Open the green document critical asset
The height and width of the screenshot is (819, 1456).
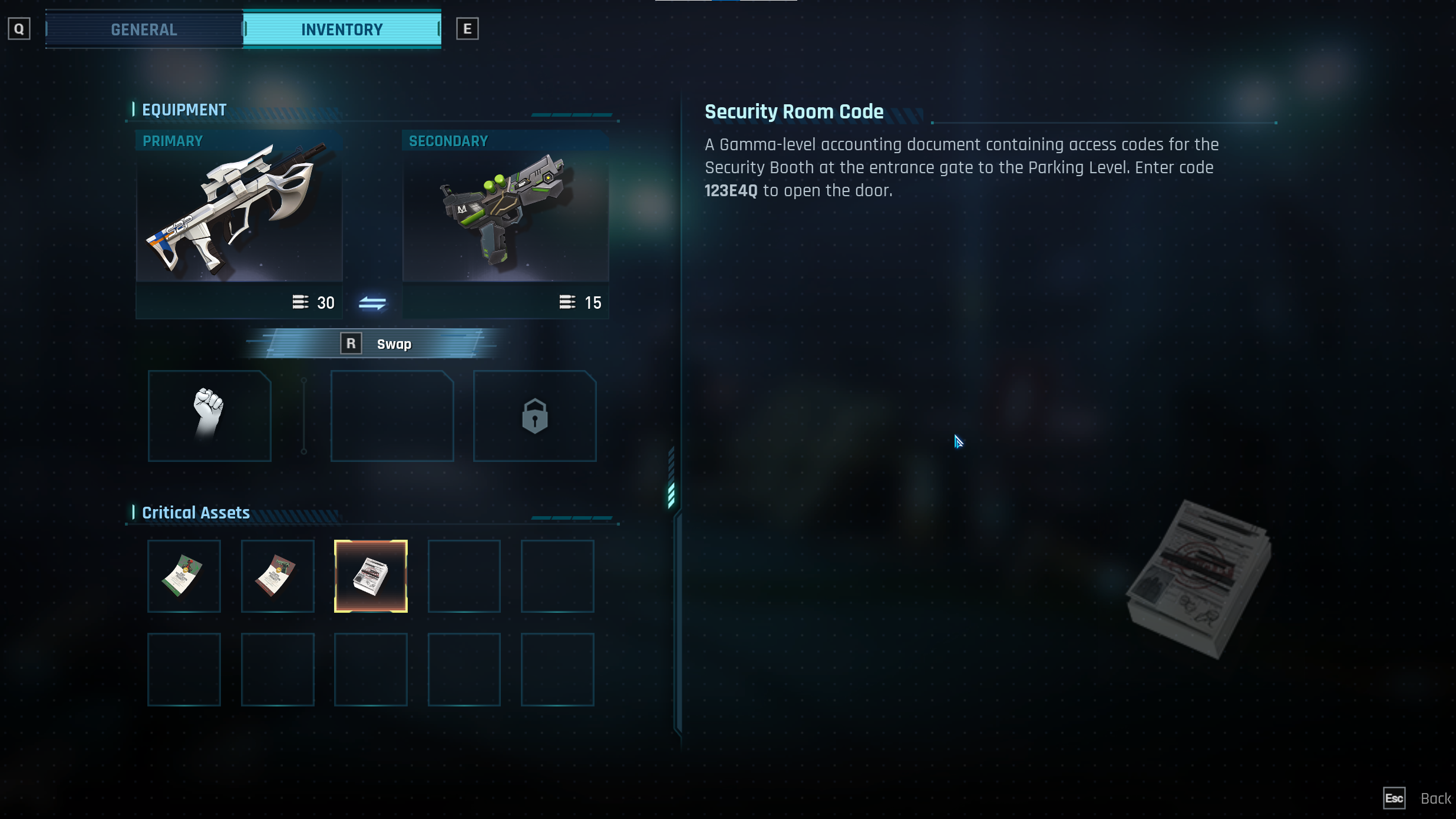(184, 576)
